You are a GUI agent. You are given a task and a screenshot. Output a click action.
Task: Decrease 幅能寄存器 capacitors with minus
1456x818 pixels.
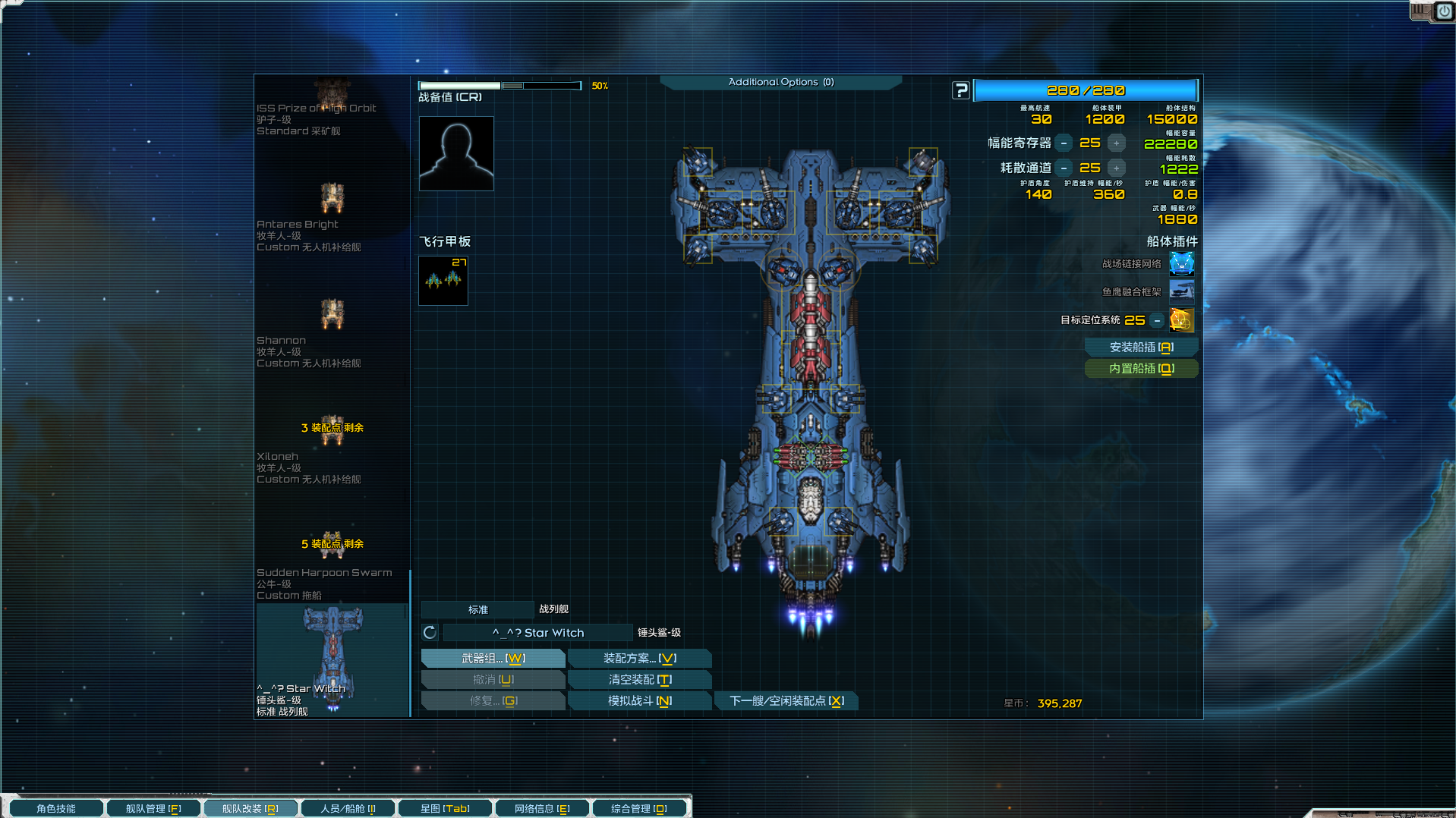click(1064, 143)
